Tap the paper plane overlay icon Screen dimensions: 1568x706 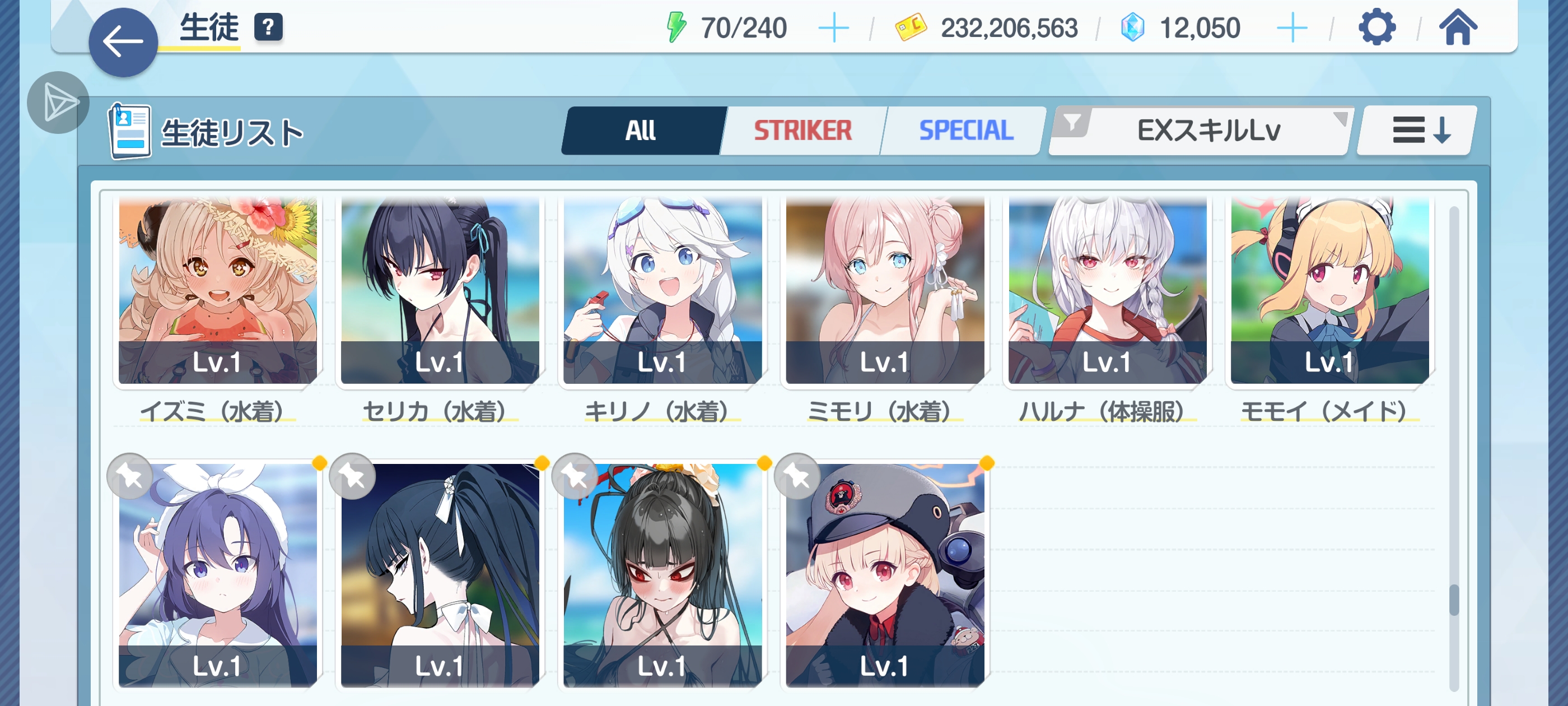tap(58, 103)
